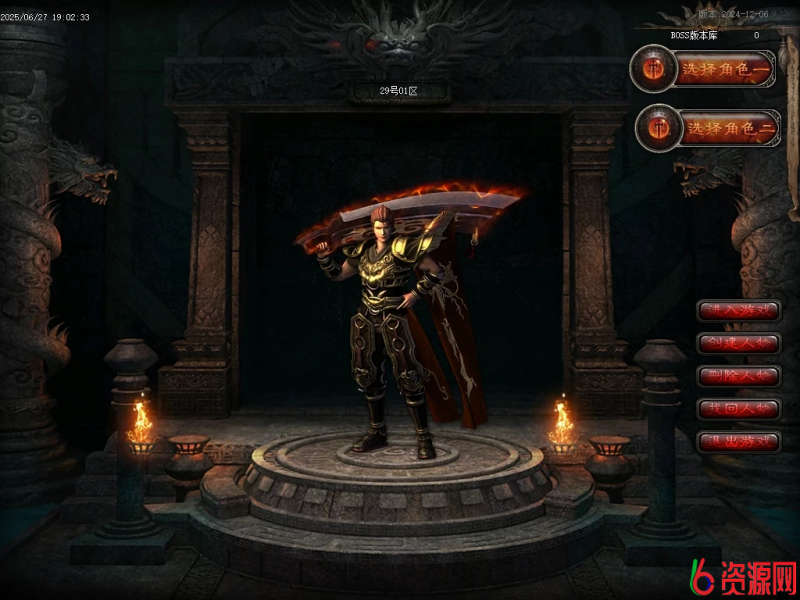
Task: Select the 选择角色二 character slot button
Action: (x=709, y=128)
